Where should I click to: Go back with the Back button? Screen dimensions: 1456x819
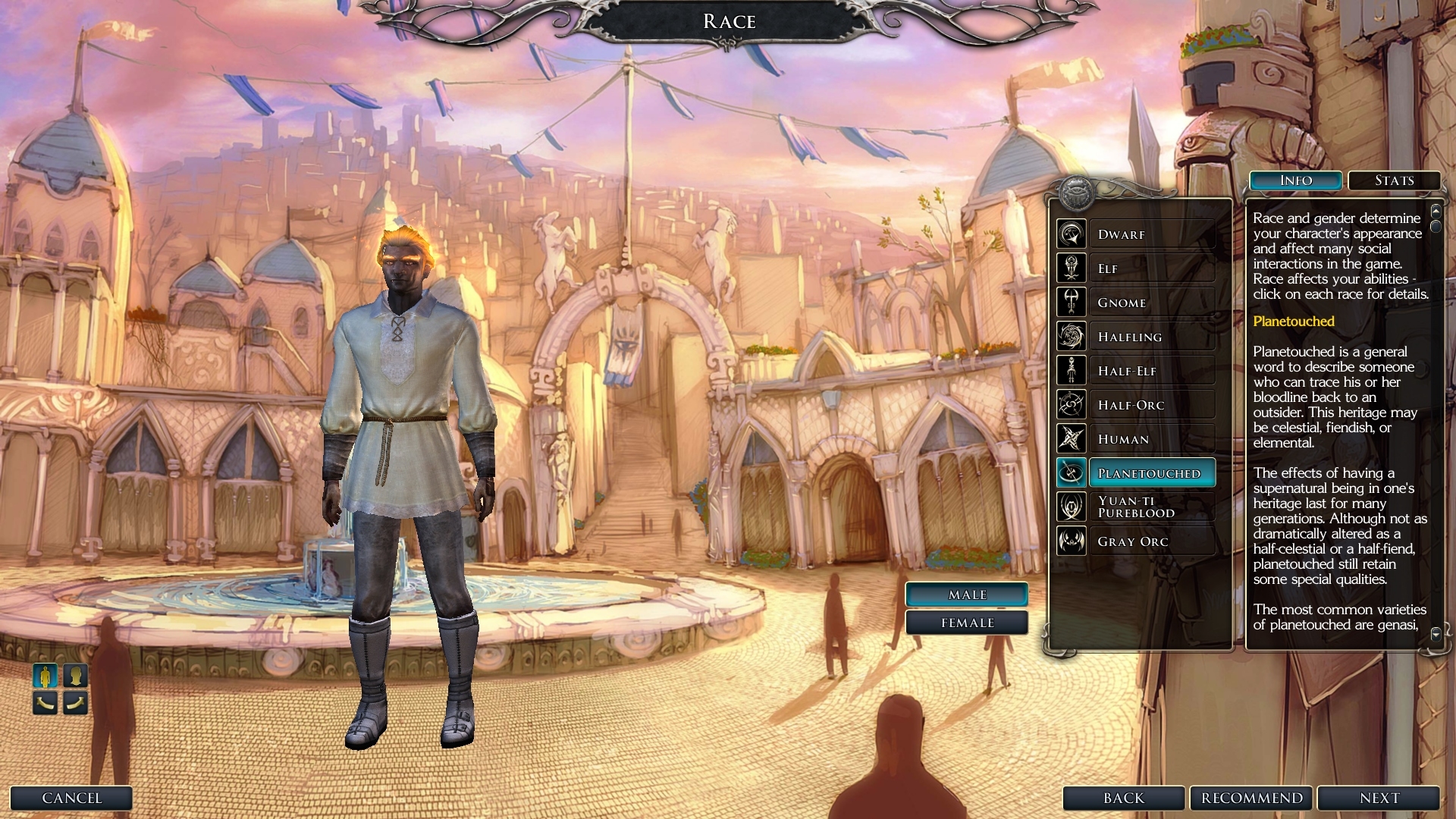[1123, 798]
